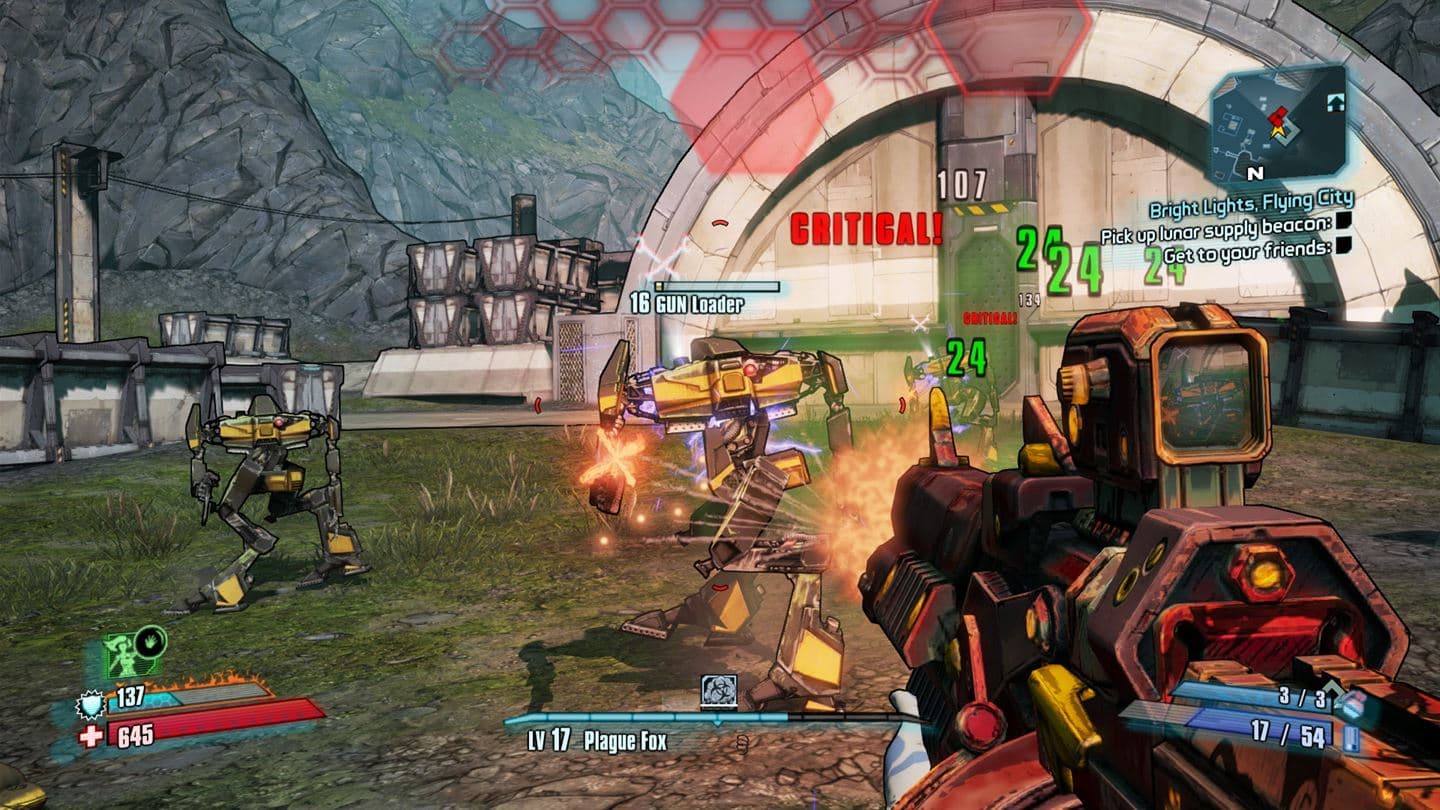The width and height of the screenshot is (1440, 810).
Task: Click the elevation arrow icon on the minimap
Action: click(1336, 101)
